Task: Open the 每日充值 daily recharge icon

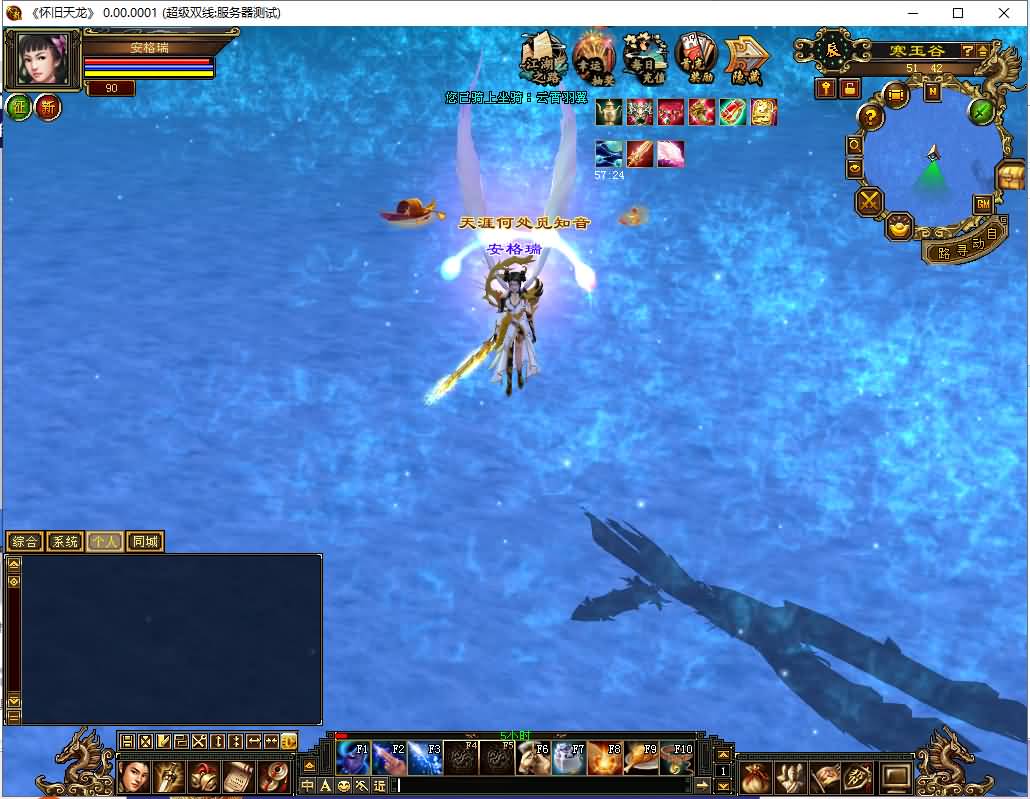Action: (x=645, y=57)
